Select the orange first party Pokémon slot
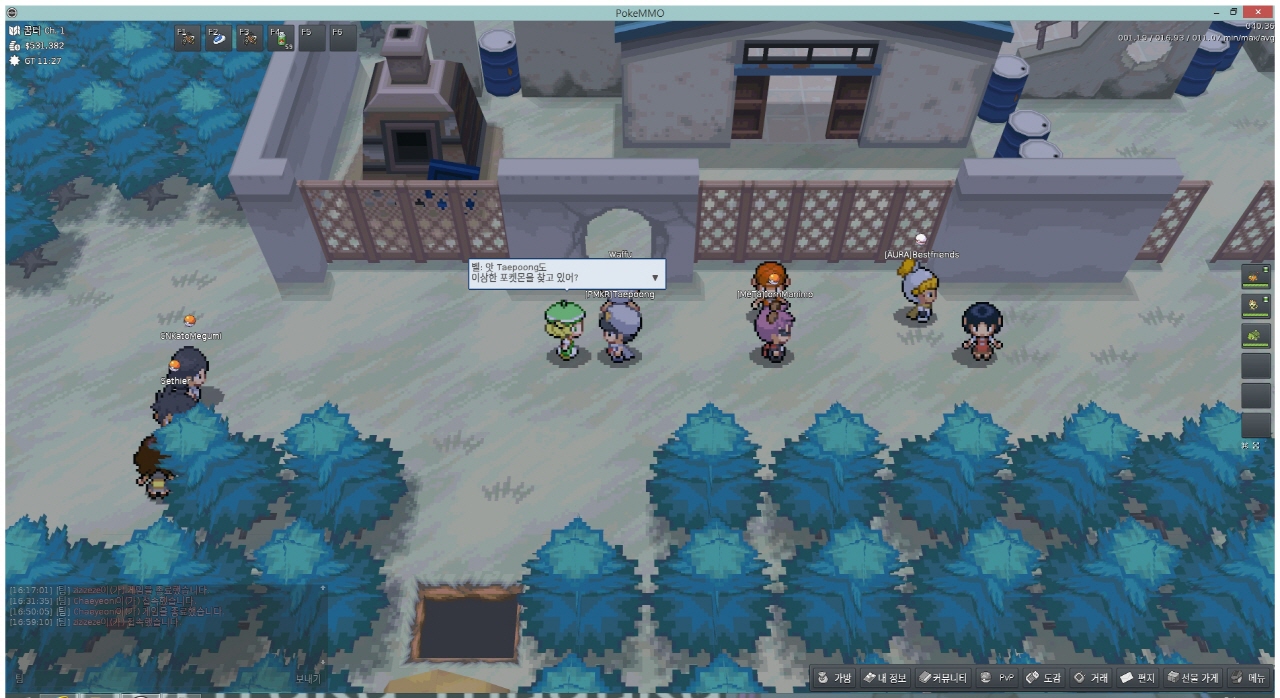This screenshot has height=698, width=1280. point(1256,274)
